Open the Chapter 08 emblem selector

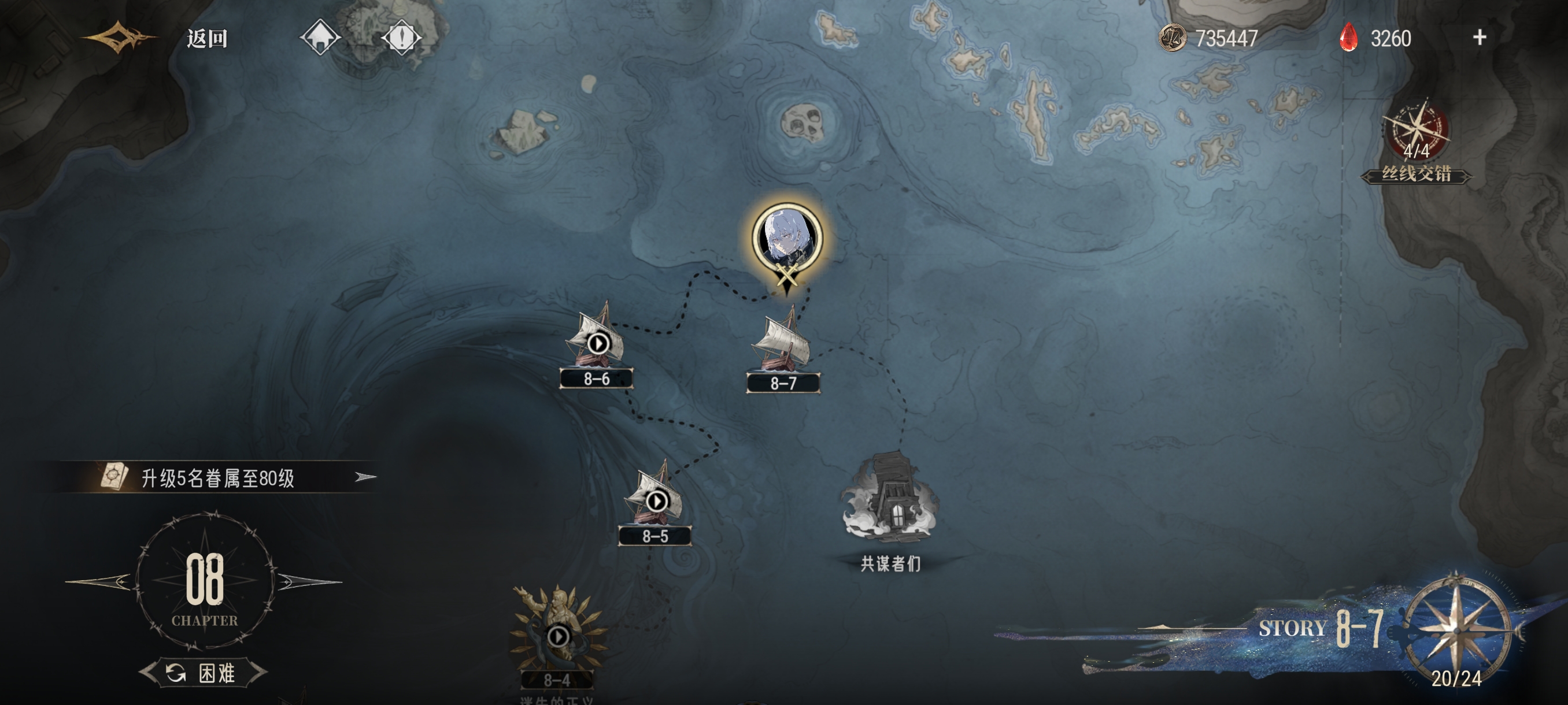click(205, 581)
